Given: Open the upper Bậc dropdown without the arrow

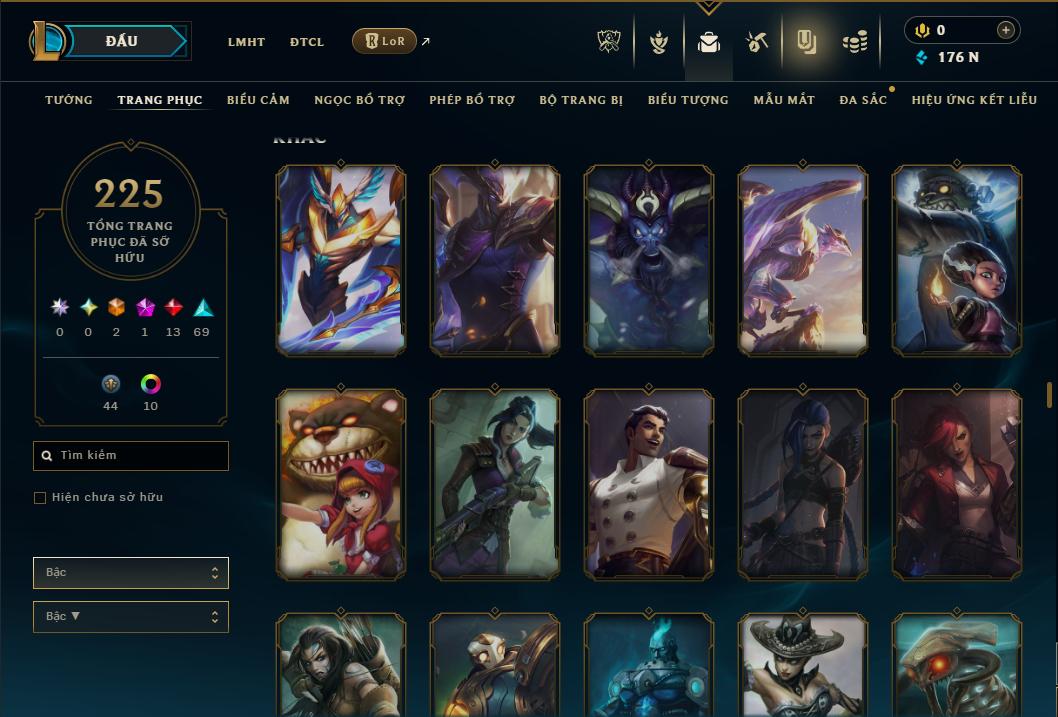Looking at the screenshot, I should [x=131, y=573].
